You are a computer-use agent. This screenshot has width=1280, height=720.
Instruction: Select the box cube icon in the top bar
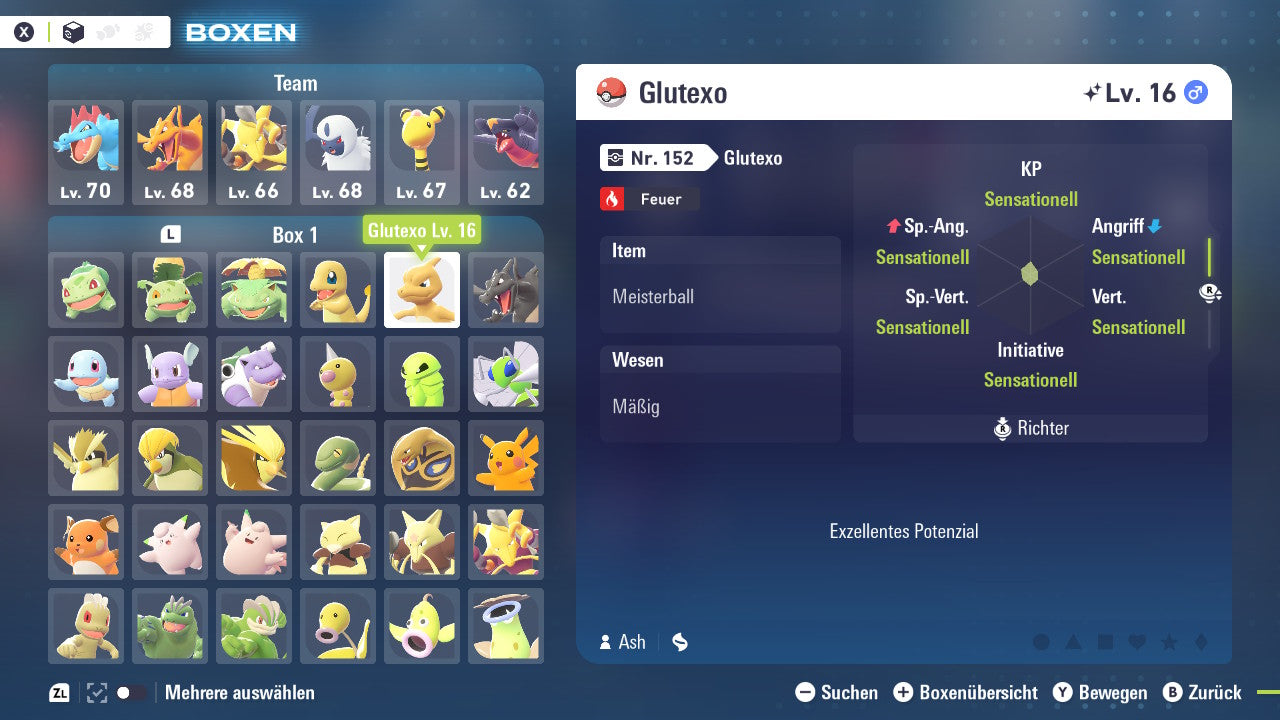tap(73, 31)
